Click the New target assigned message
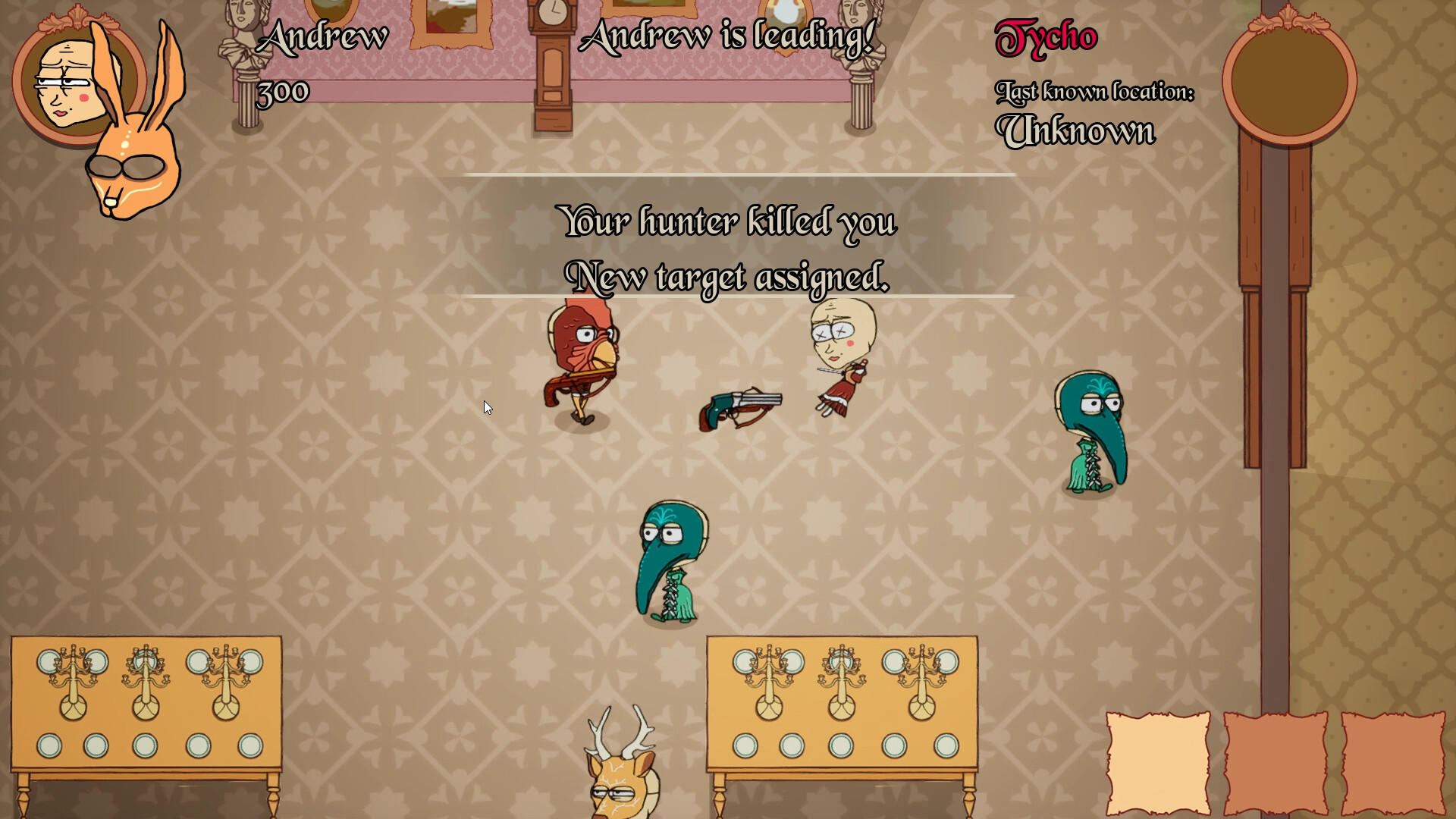Image resolution: width=1456 pixels, height=819 pixels. point(728,277)
